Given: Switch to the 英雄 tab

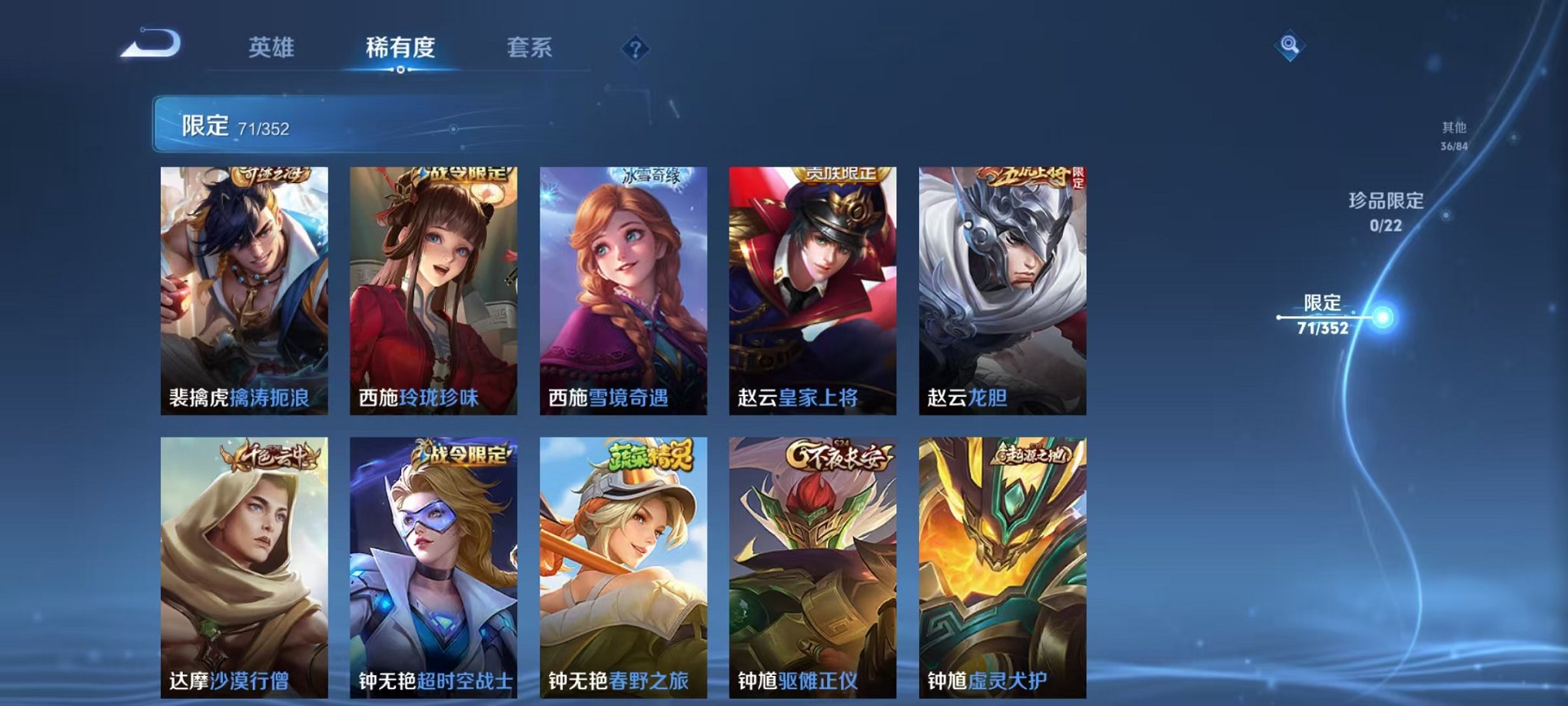Looking at the screenshot, I should 271,46.
